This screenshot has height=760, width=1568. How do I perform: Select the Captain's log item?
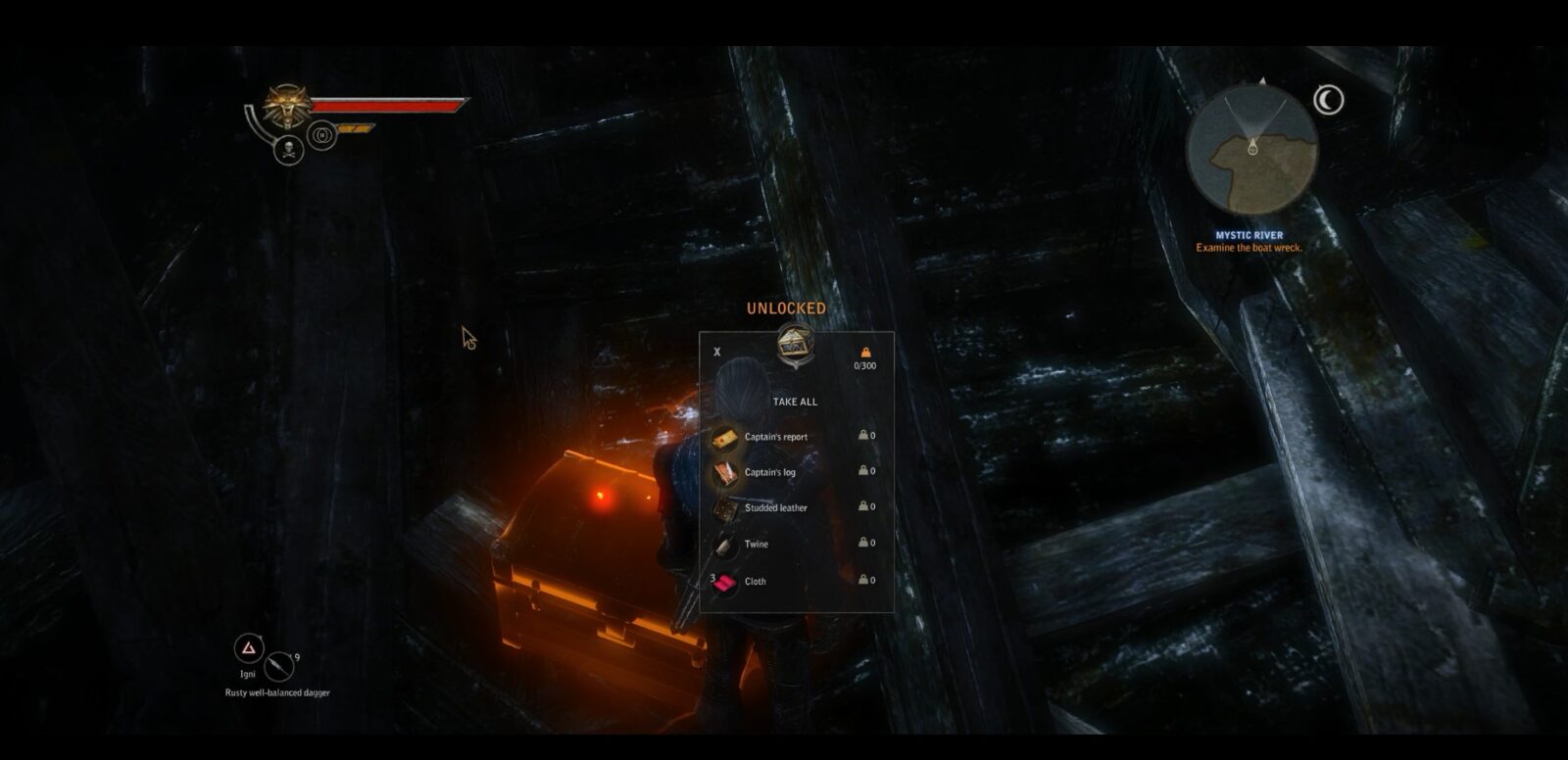click(769, 472)
